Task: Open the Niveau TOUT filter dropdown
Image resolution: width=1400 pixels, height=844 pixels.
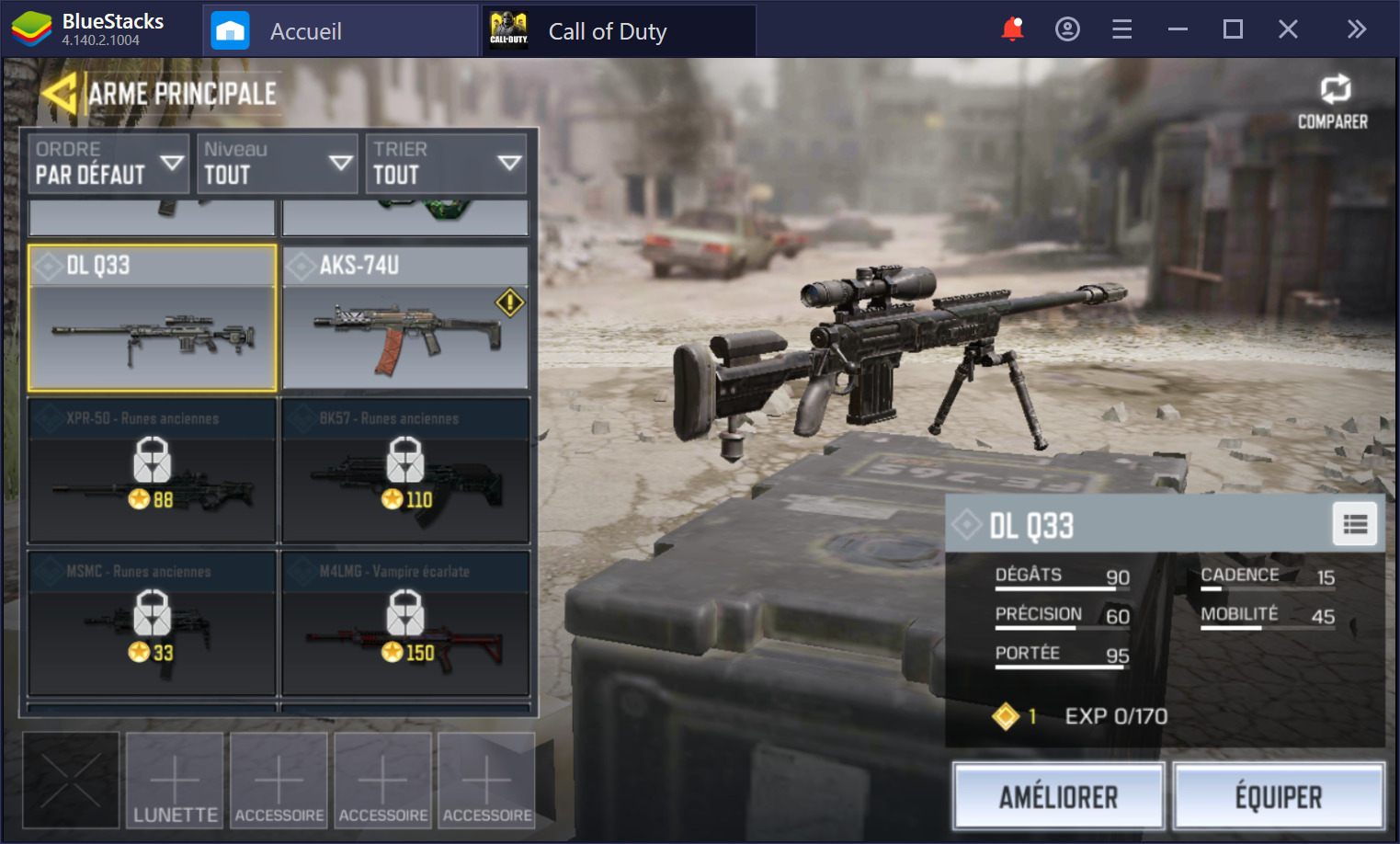Action: click(x=277, y=163)
